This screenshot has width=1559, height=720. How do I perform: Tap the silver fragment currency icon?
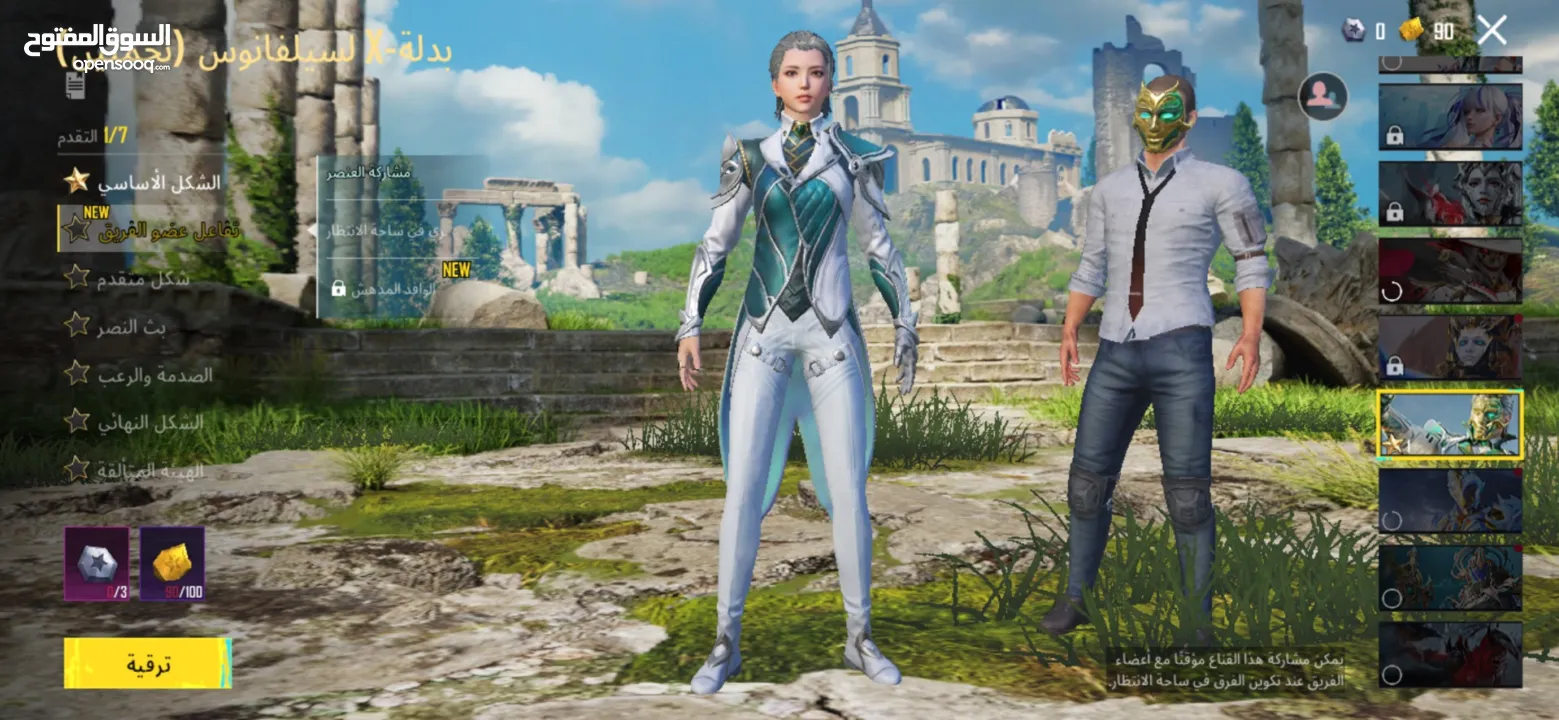pyautogui.click(x=1354, y=30)
